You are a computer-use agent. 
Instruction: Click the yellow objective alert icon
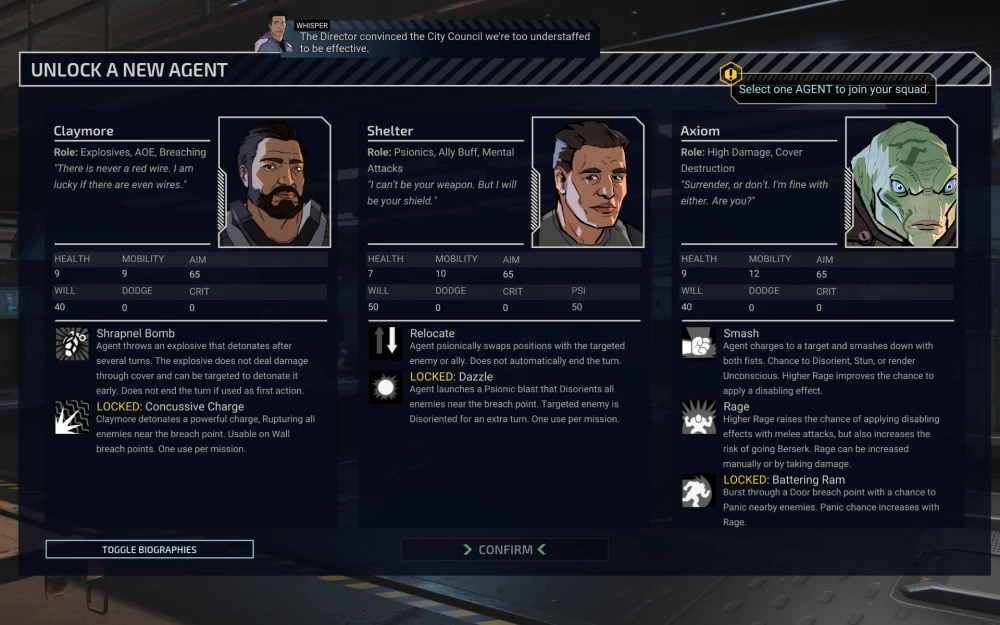pos(731,74)
